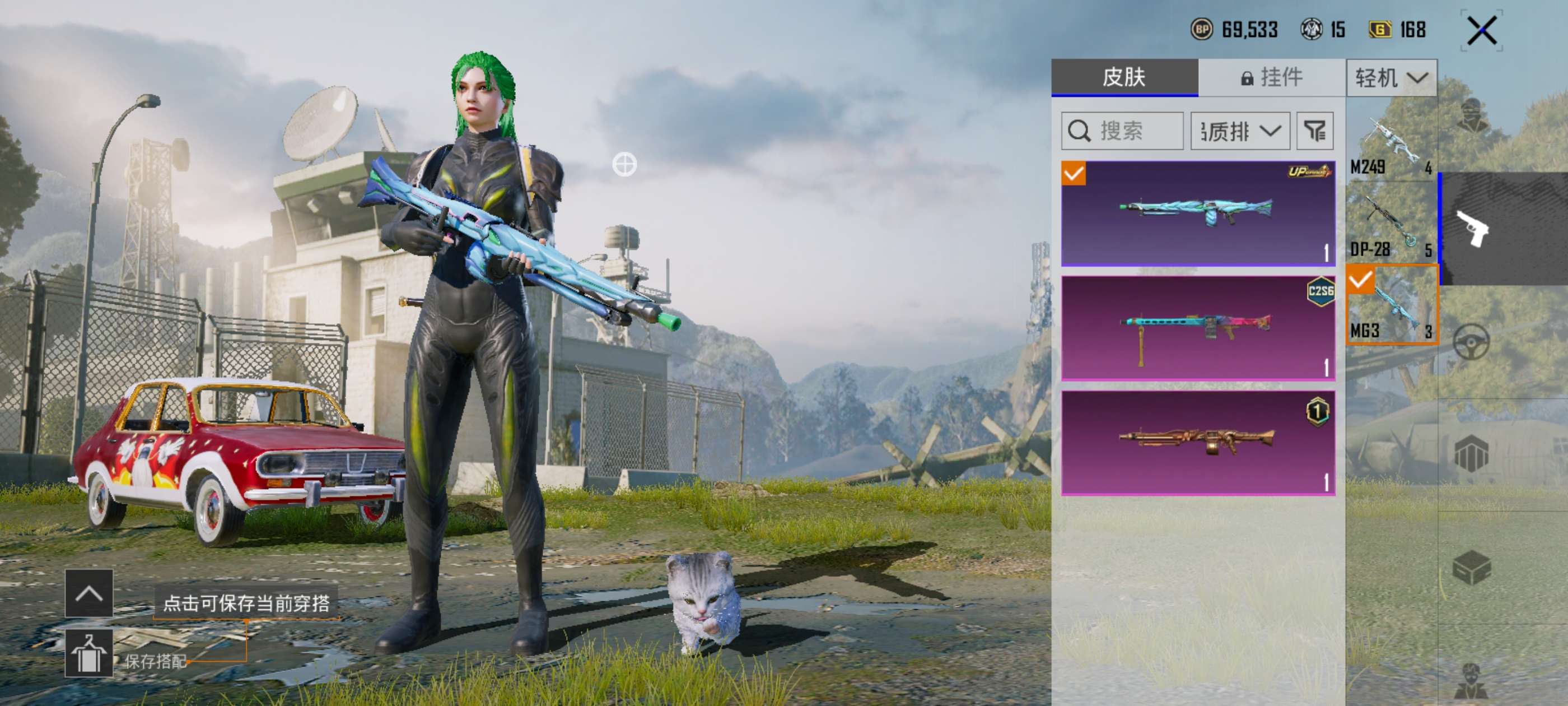The height and width of the screenshot is (706, 1568).
Task: Expand the up-arrow panel button
Action: [89, 593]
